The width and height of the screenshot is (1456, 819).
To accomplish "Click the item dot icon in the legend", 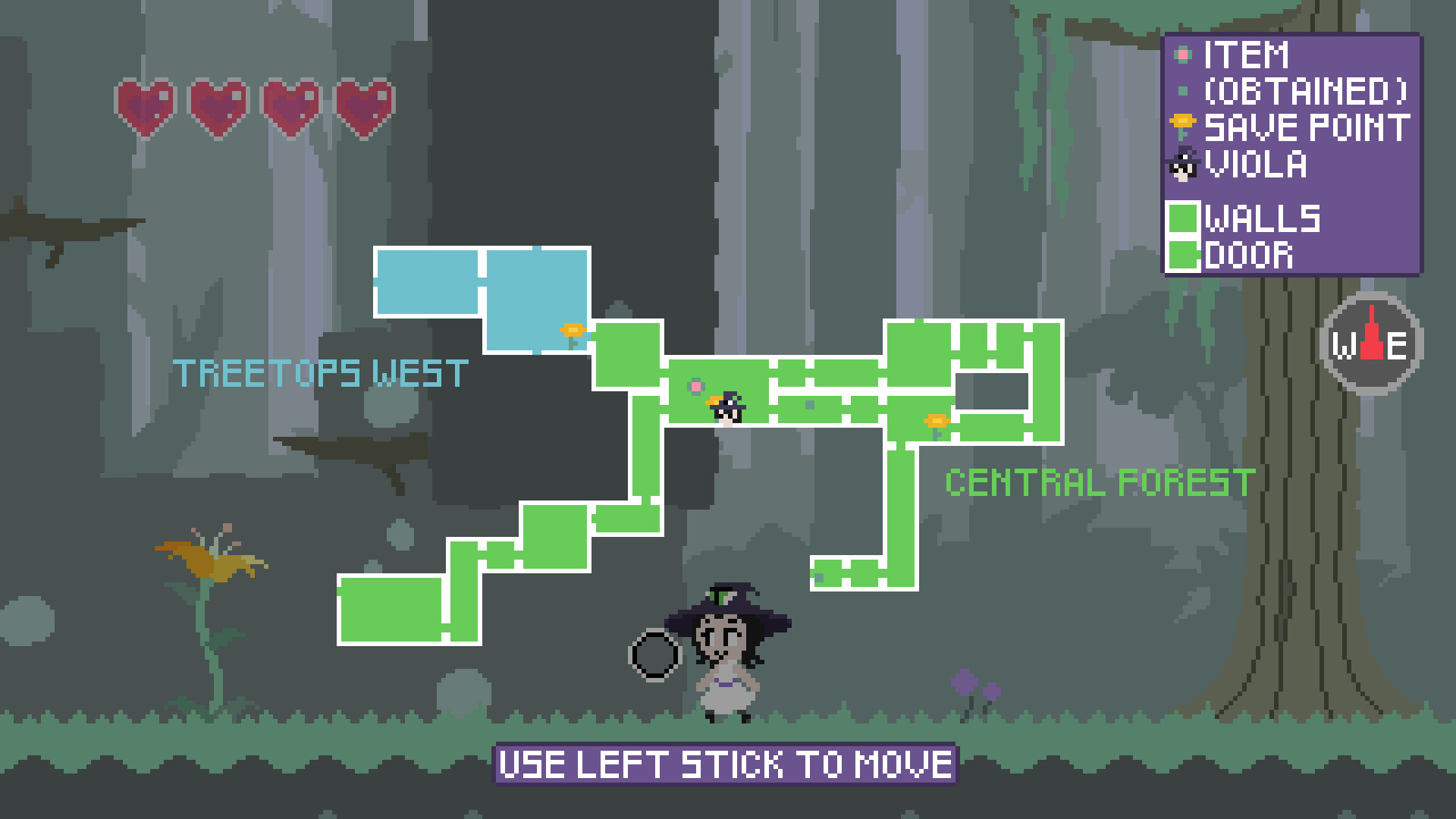I will point(1183,55).
